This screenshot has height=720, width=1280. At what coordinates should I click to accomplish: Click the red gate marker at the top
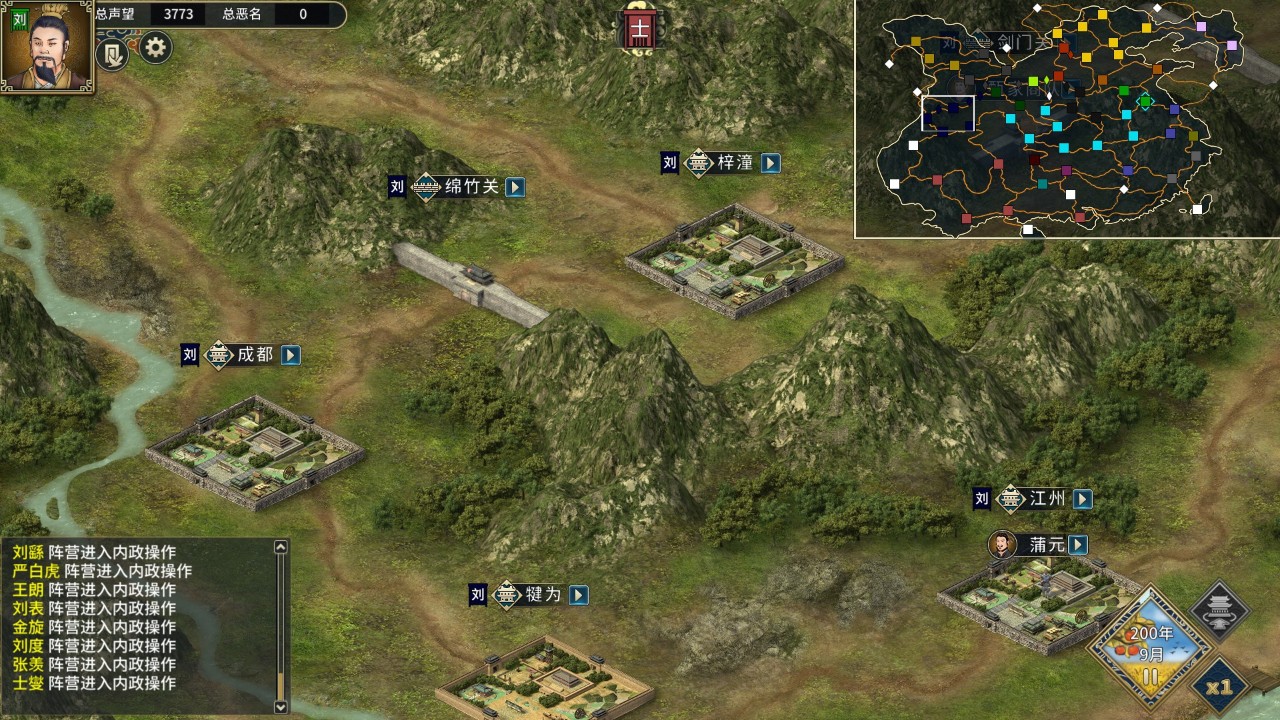[638, 29]
